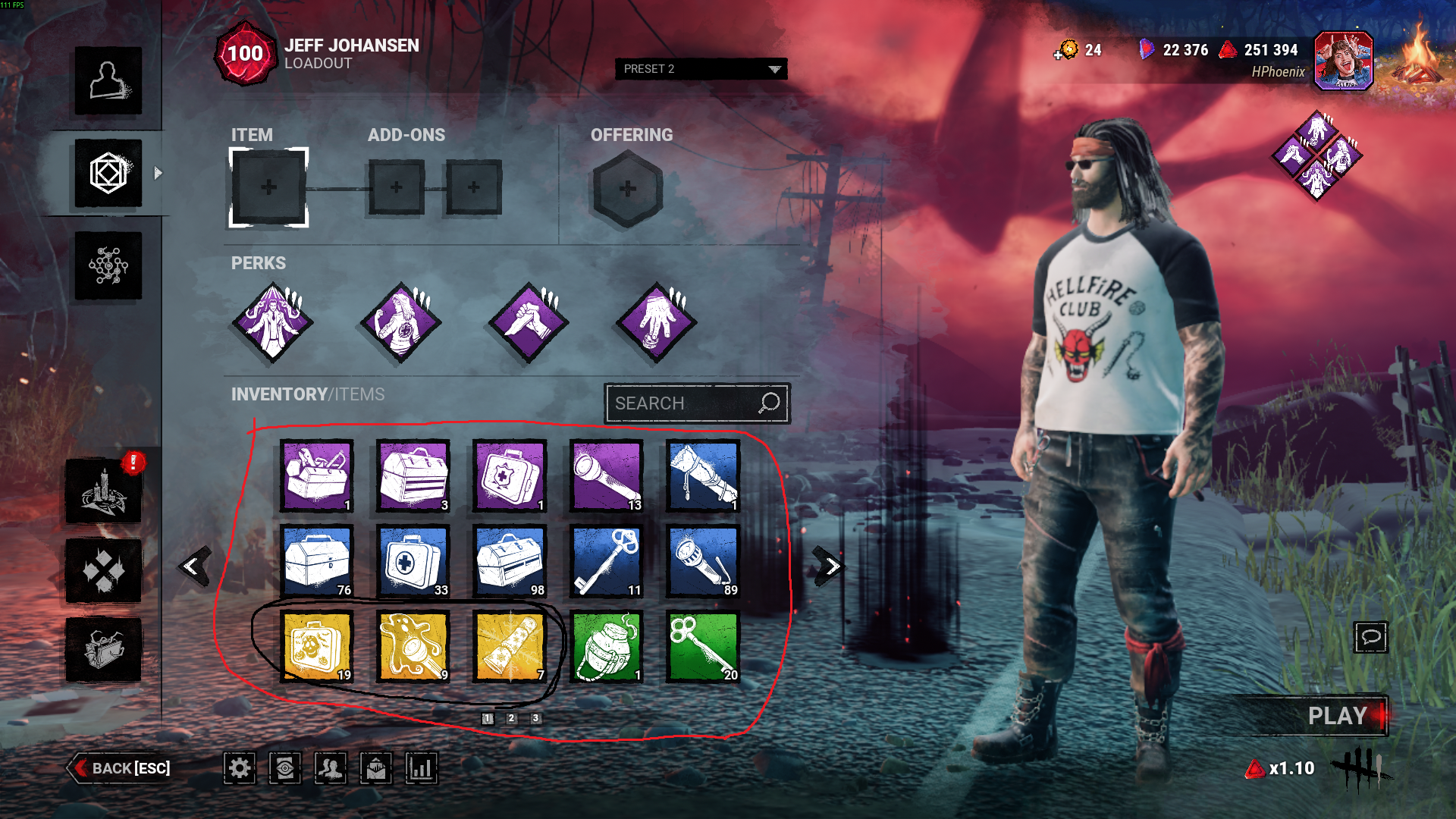Open the chat bubble button

[1371, 637]
